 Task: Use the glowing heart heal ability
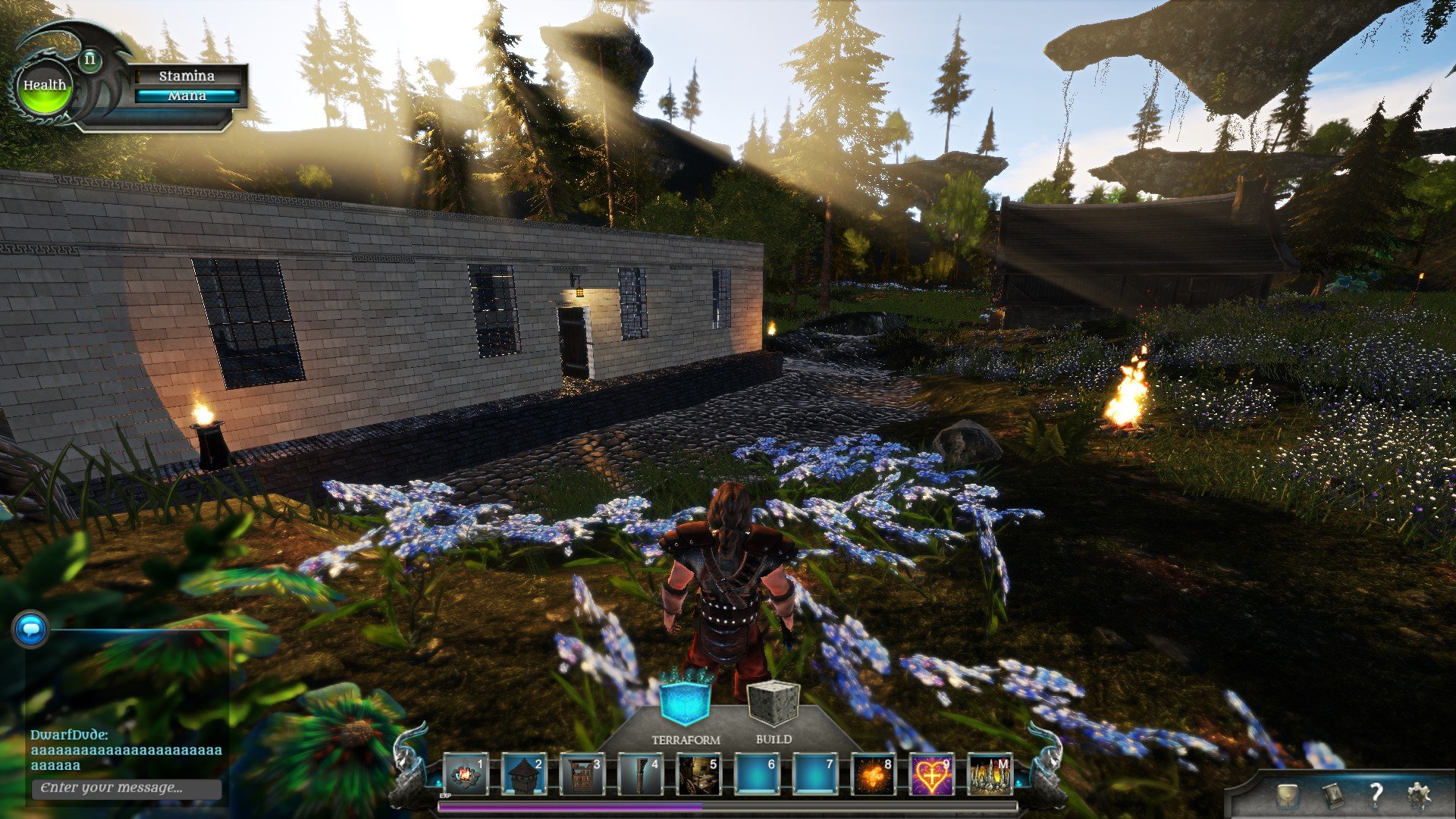(x=932, y=775)
